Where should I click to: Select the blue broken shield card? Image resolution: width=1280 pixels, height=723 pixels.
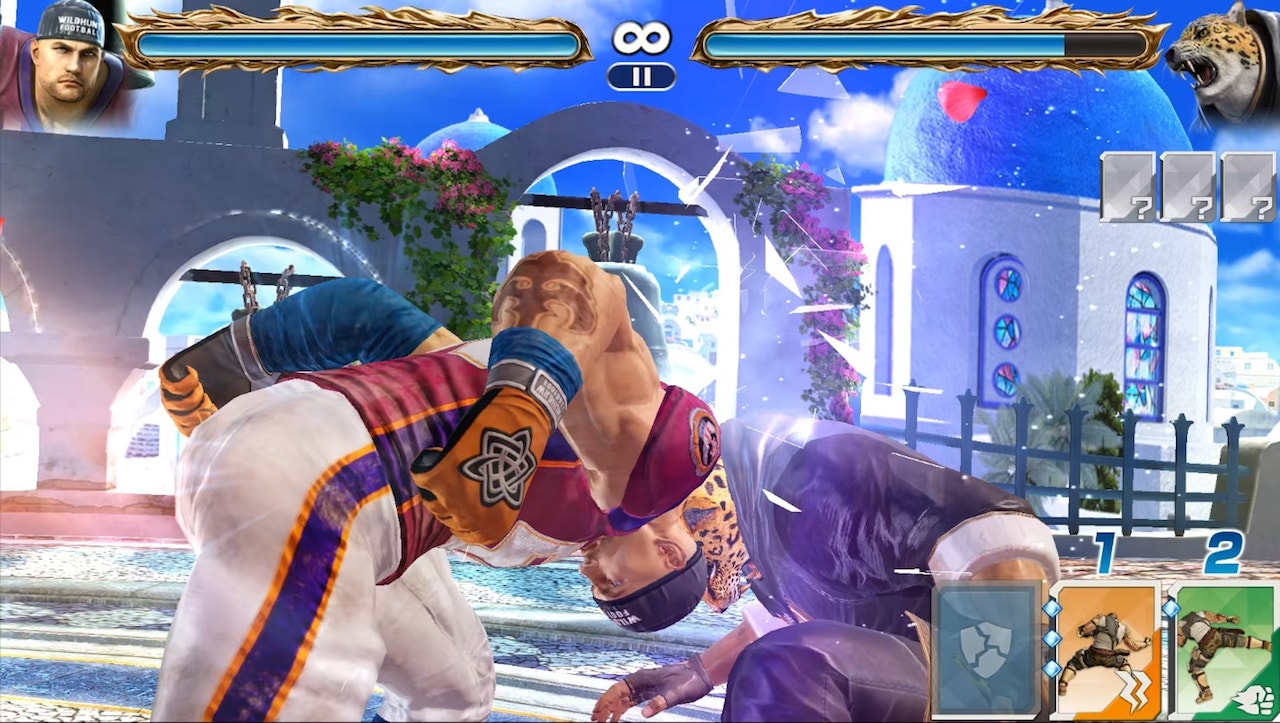pyautogui.click(x=985, y=651)
